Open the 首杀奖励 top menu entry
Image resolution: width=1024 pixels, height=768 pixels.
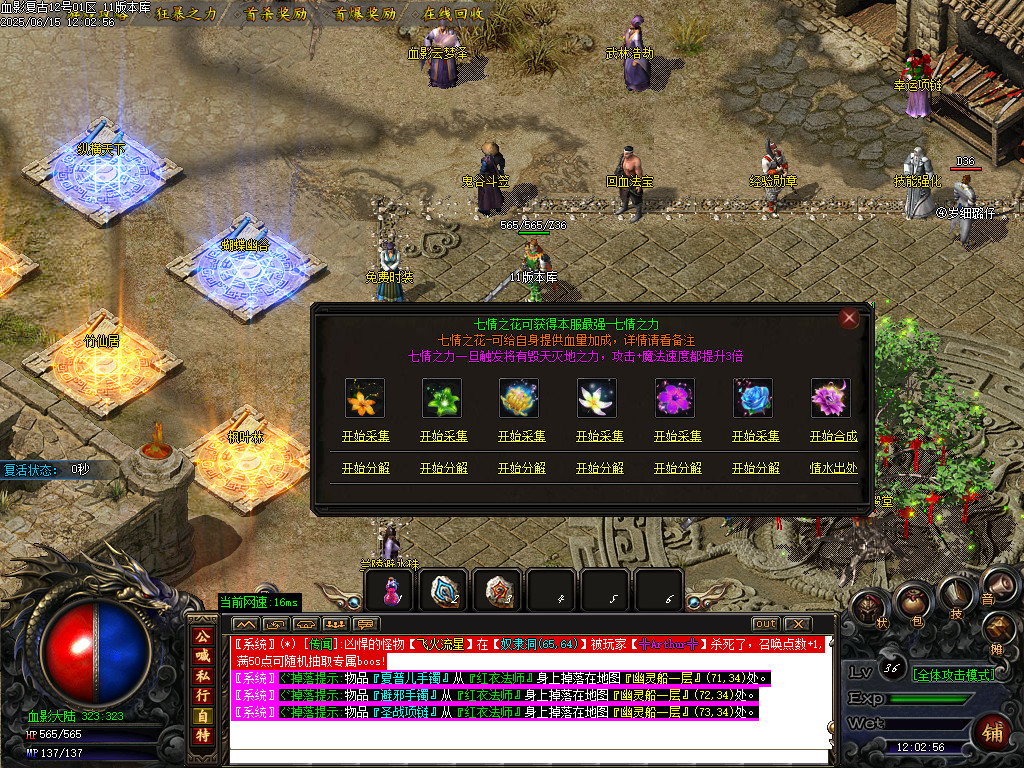pyautogui.click(x=273, y=14)
